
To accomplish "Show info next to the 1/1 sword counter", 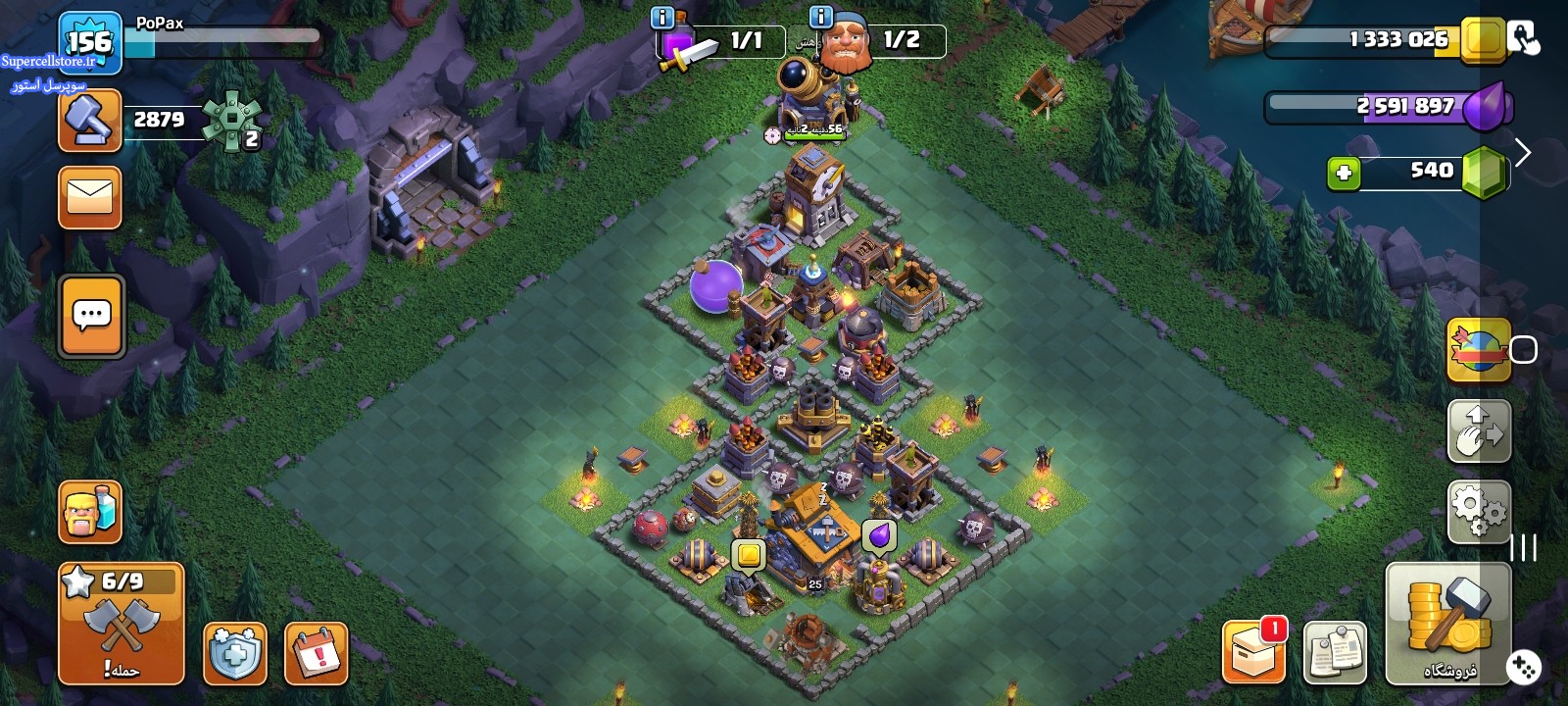I will click(x=662, y=17).
